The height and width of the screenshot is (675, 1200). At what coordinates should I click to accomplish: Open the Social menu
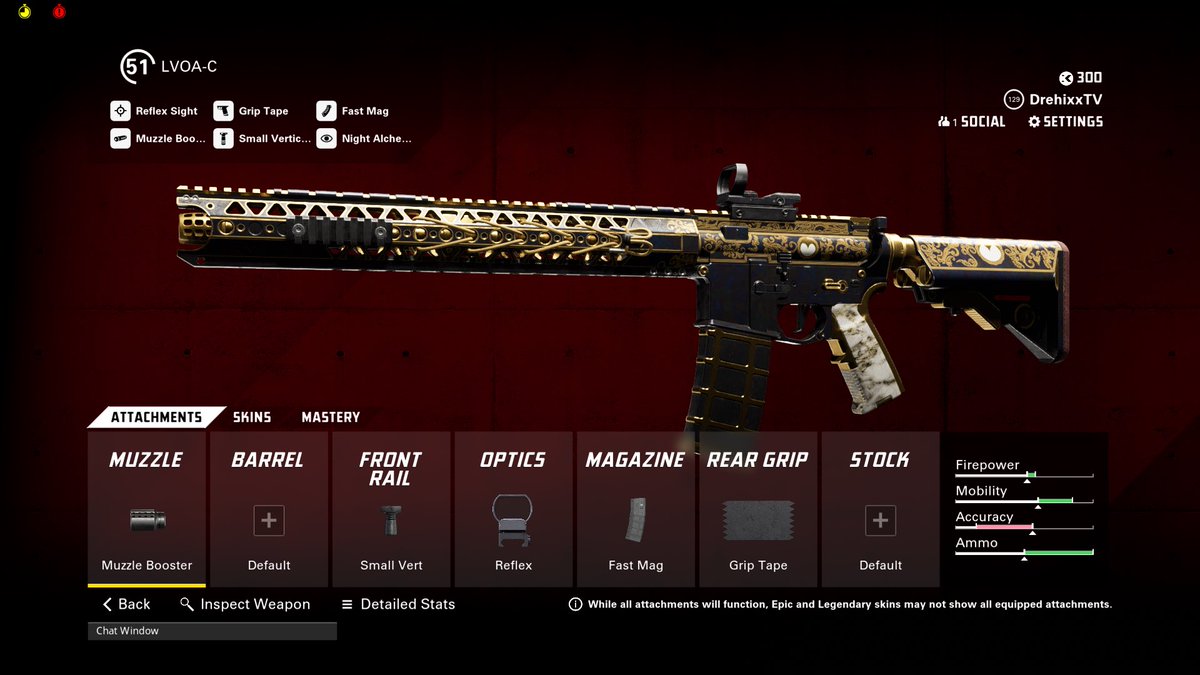coord(971,122)
